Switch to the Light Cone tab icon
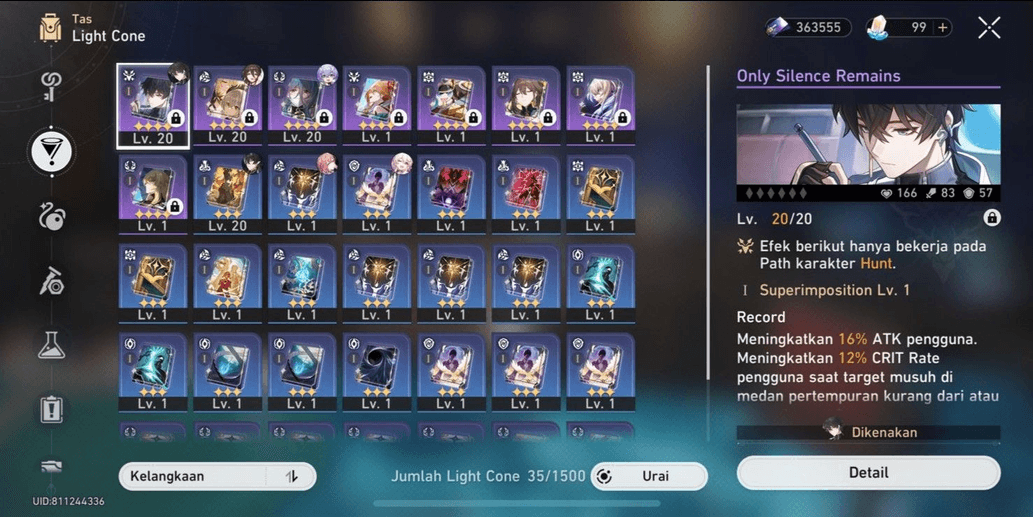This screenshot has width=1033, height=517. [51, 151]
